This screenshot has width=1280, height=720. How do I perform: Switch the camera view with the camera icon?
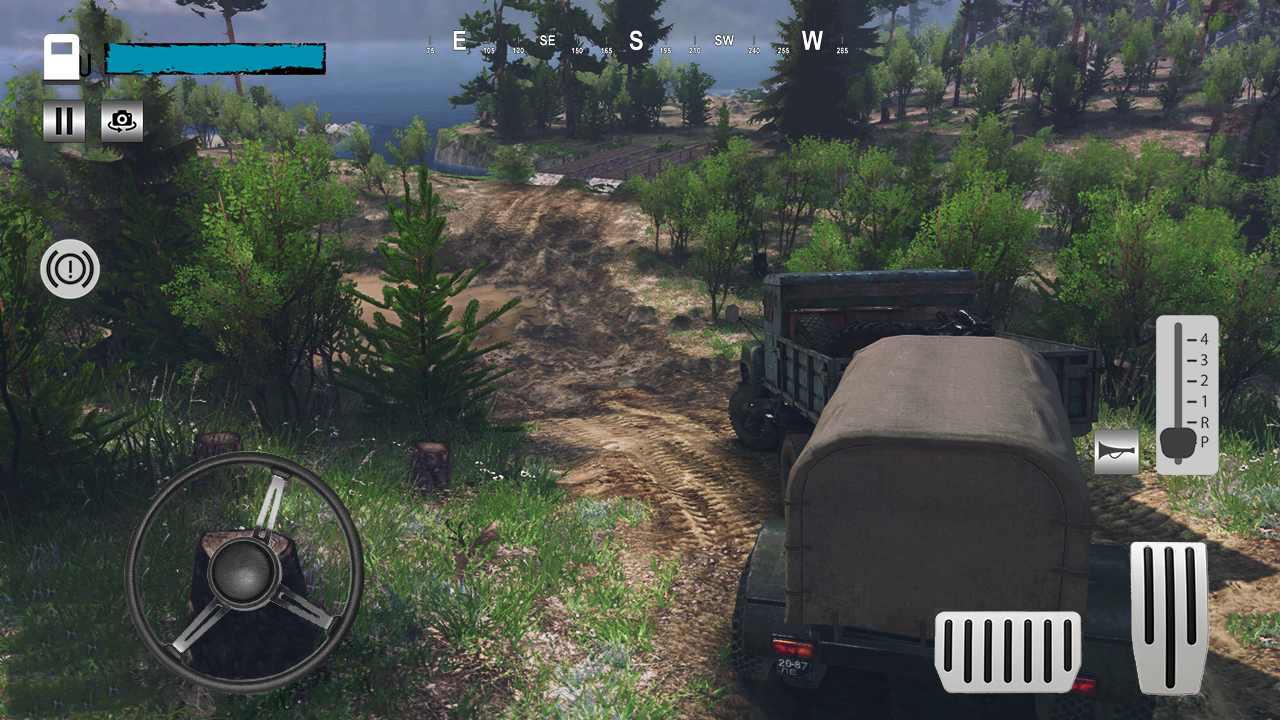coord(121,121)
